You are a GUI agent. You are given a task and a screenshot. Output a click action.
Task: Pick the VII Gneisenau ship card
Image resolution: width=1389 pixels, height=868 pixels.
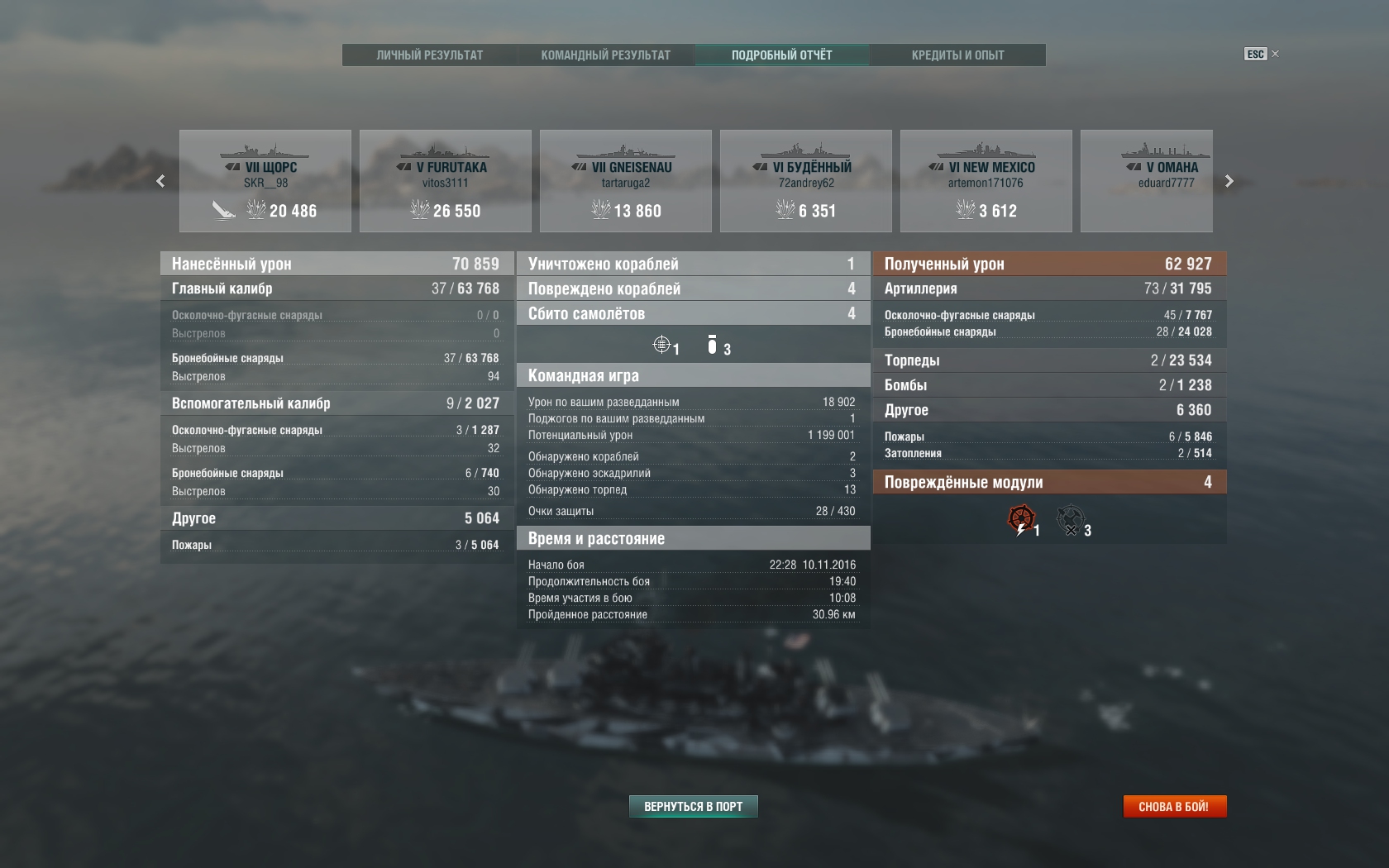[626, 181]
